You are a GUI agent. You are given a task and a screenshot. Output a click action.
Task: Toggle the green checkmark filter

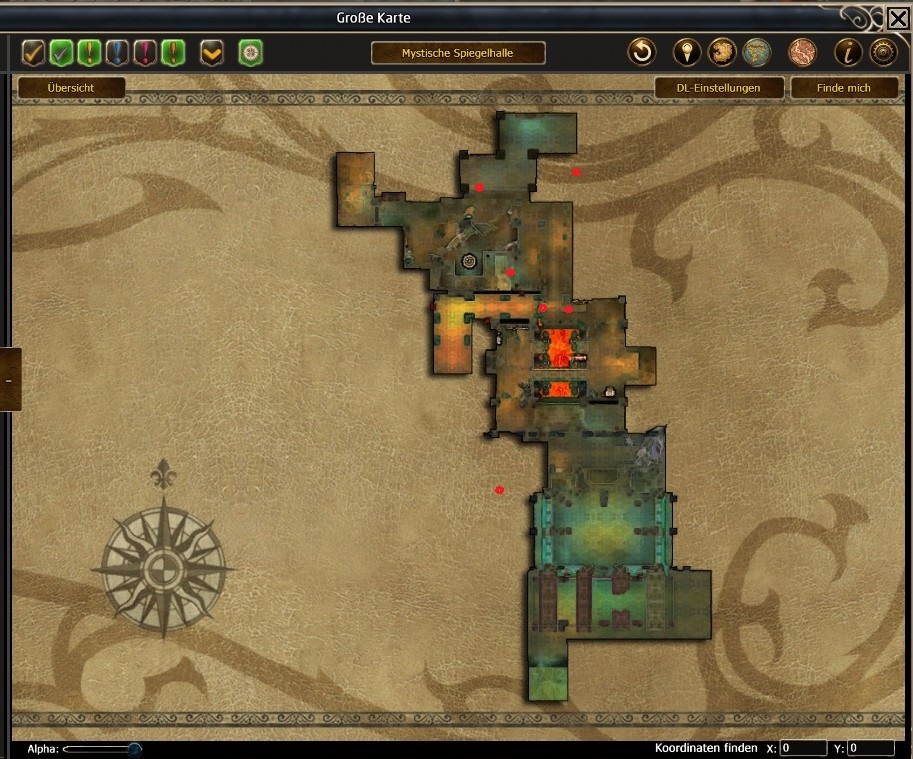pyautogui.click(x=62, y=52)
